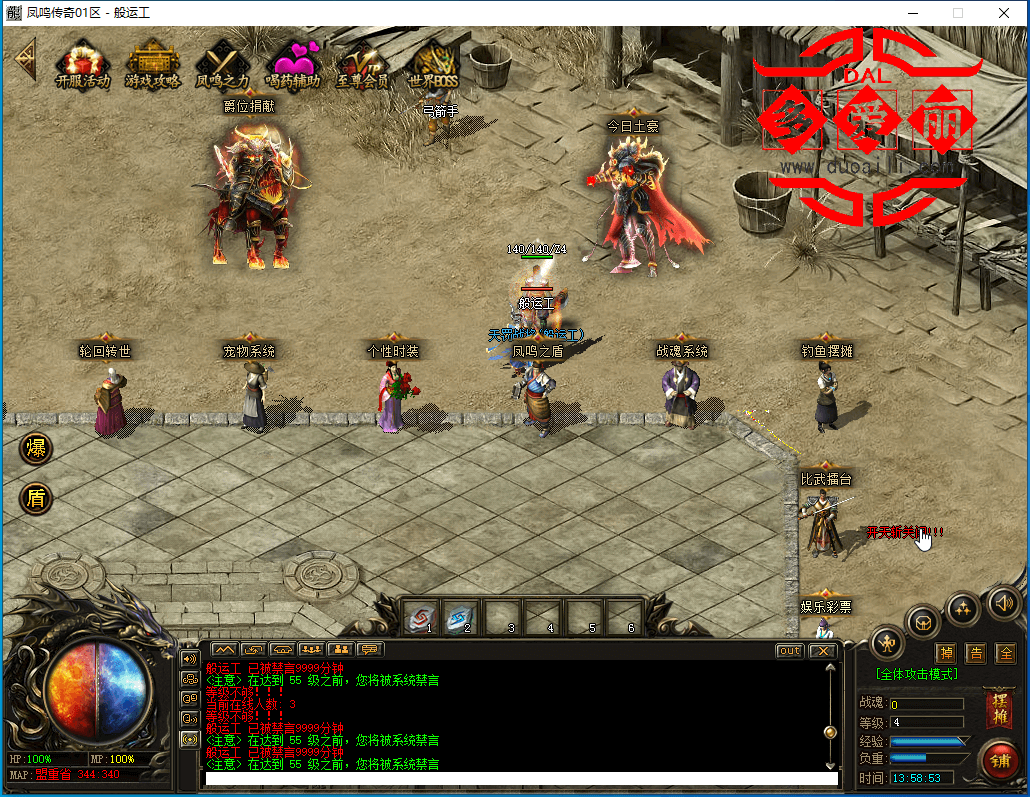Image resolution: width=1030 pixels, height=797 pixels.
Task: Open the 游戏攻略 guide icon
Action: tap(152, 63)
